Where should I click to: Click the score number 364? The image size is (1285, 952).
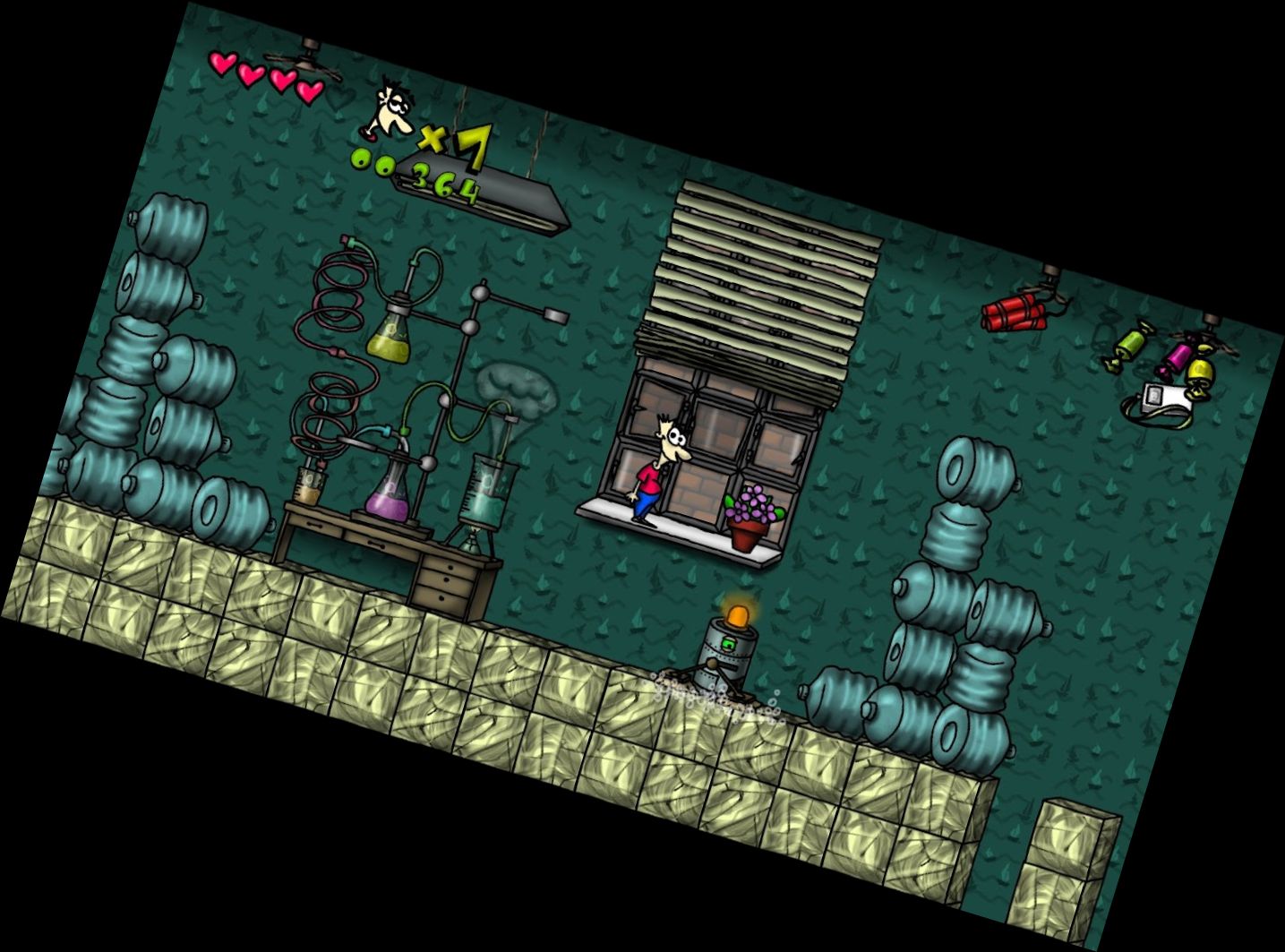[445, 184]
